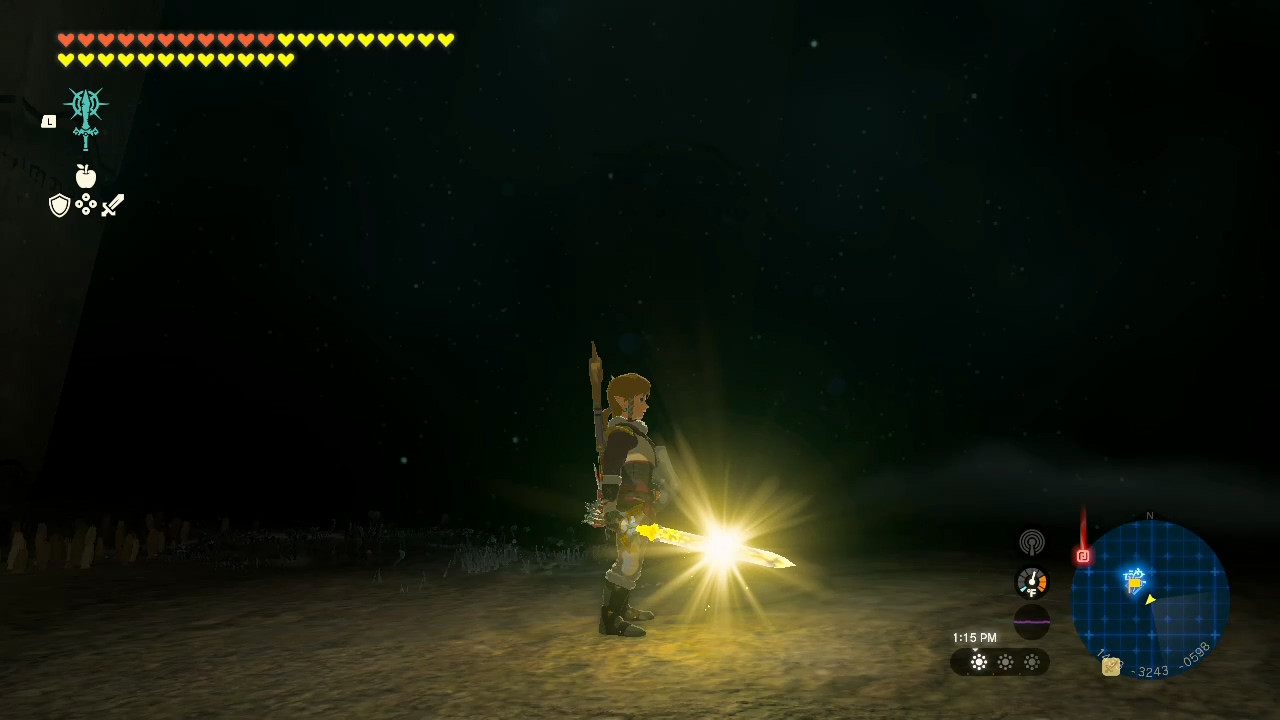1280x720 pixels.
Task: Toggle the first sunny weather forecast symbol
Action: (x=978, y=662)
